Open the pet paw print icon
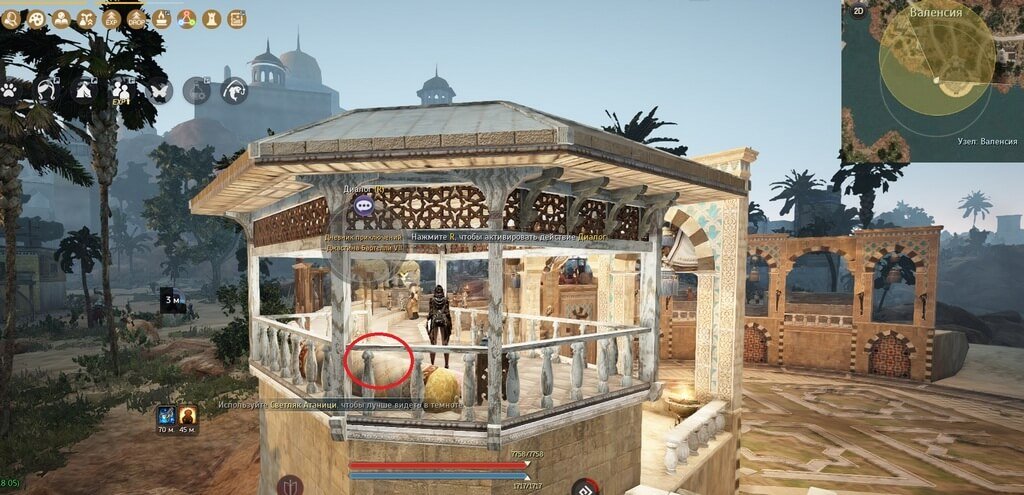 10,90
